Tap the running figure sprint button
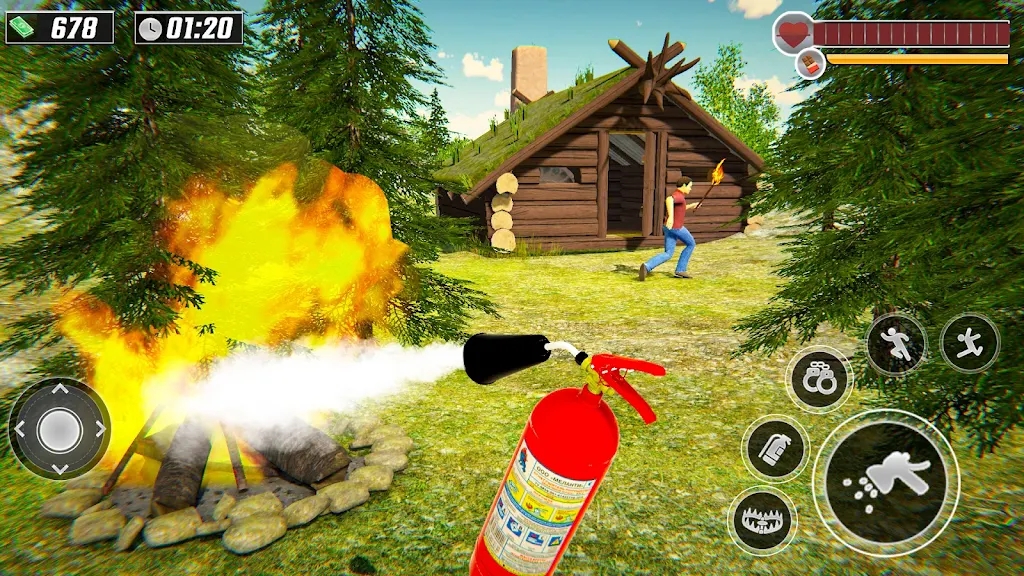1024x576 pixels. (895, 345)
